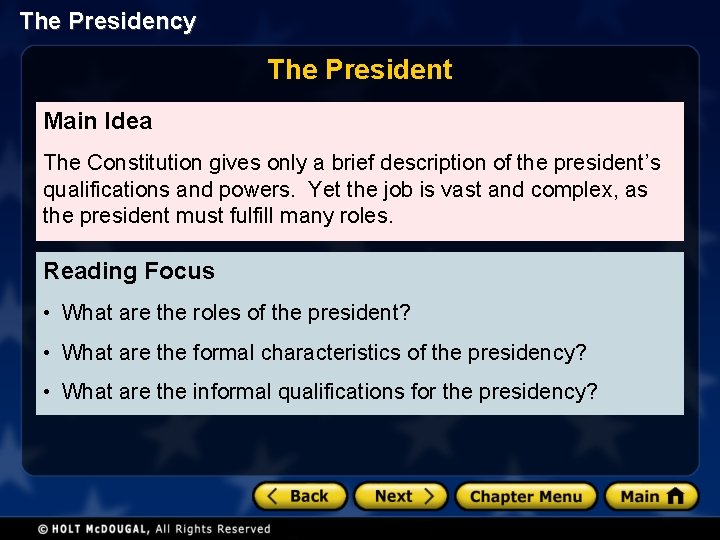The image size is (720, 540).
Task: Go to the previous slide with Back
Action: pyautogui.click(x=300, y=496)
